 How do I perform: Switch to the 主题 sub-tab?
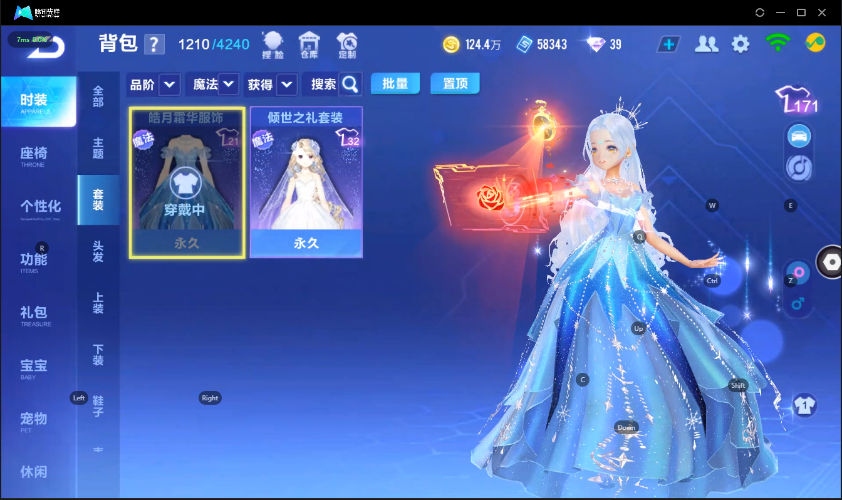pos(98,147)
